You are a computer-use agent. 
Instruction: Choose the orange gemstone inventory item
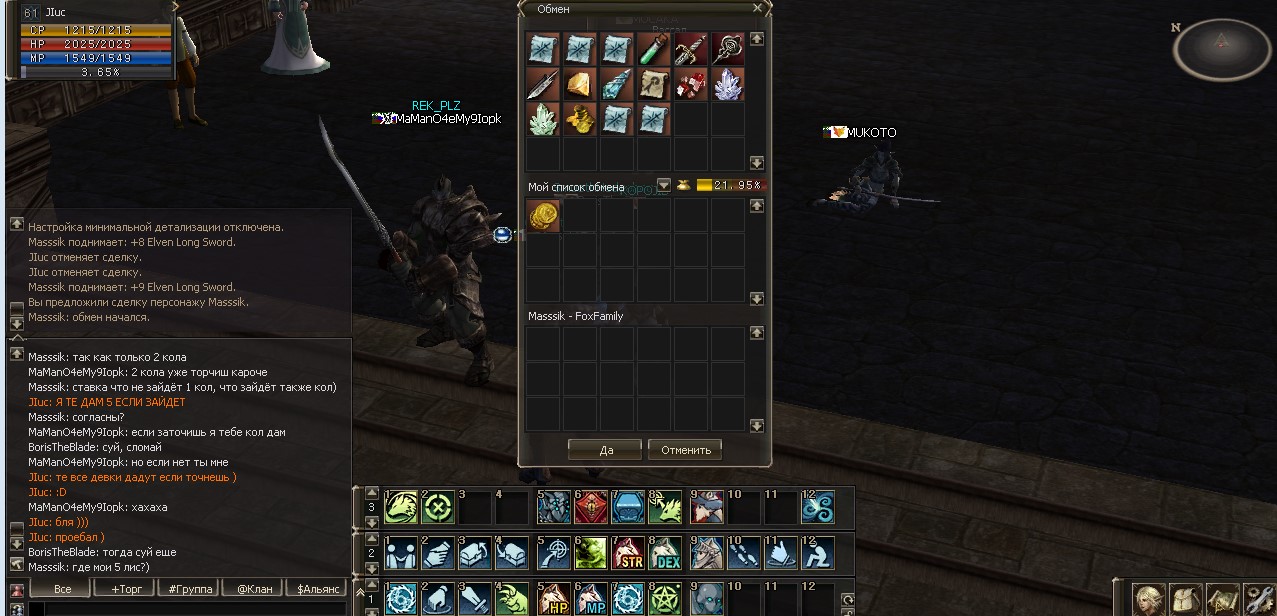pyautogui.click(x=580, y=84)
